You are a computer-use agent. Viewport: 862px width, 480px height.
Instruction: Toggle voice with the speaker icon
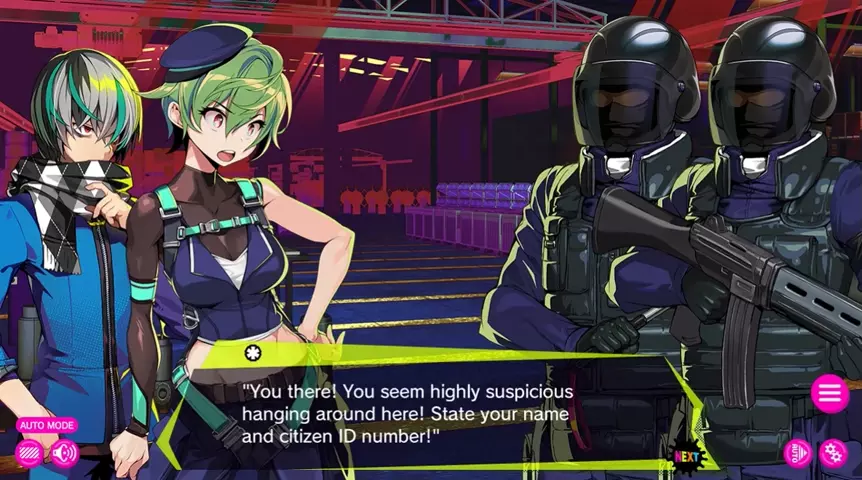65,453
